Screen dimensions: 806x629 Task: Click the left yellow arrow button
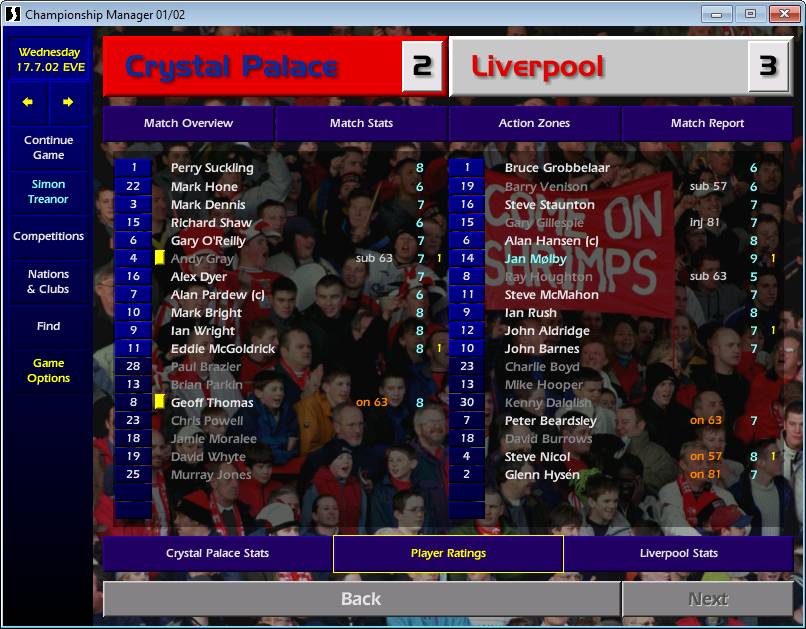(x=28, y=102)
